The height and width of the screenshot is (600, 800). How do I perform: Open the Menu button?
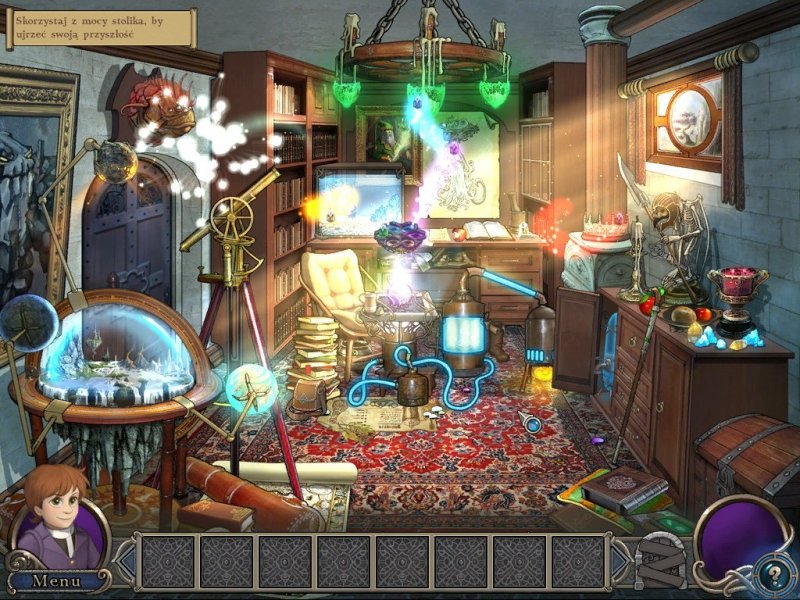point(55,580)
